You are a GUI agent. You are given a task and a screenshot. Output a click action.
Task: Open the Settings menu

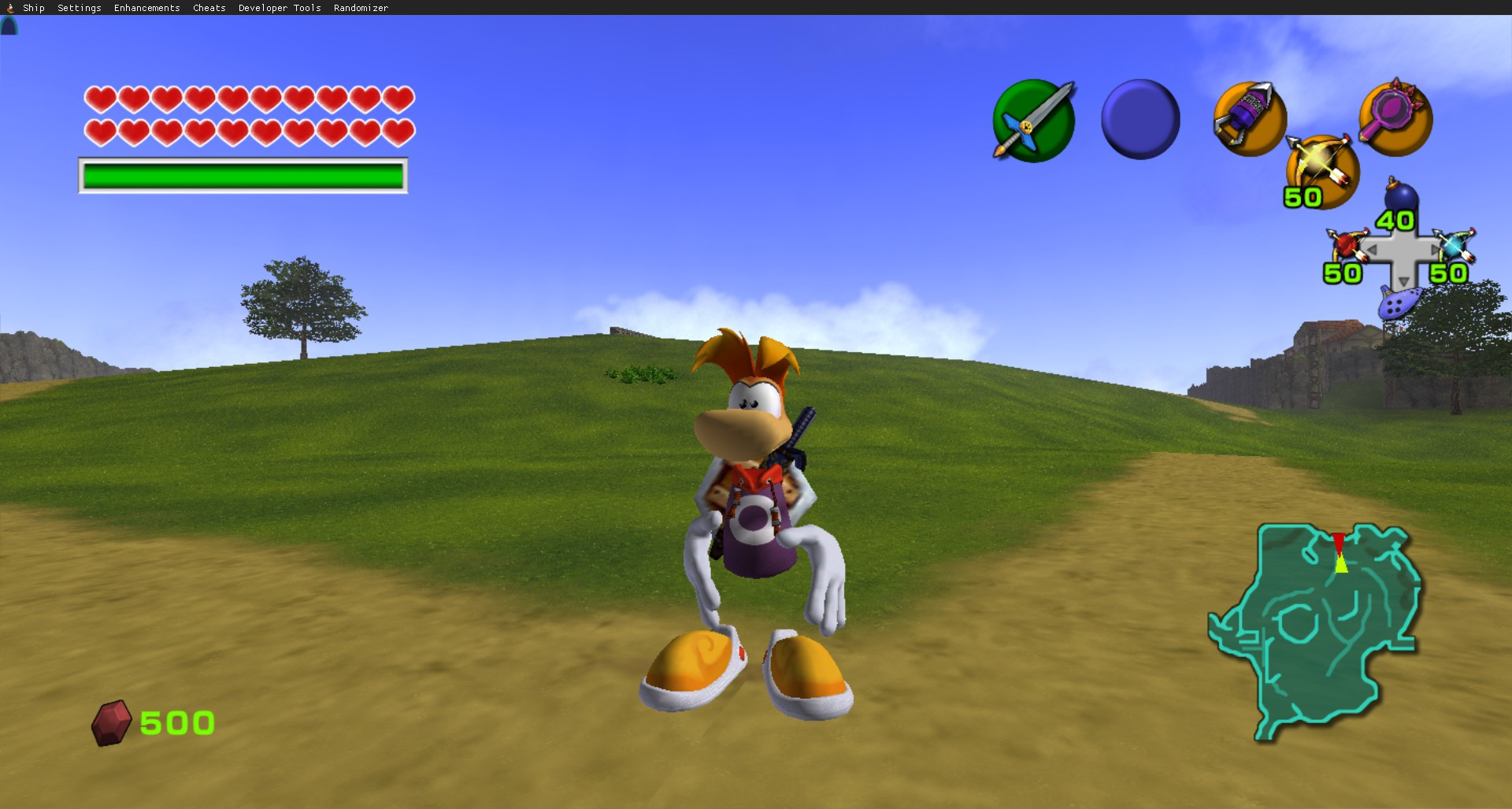(x=79, y=7)
